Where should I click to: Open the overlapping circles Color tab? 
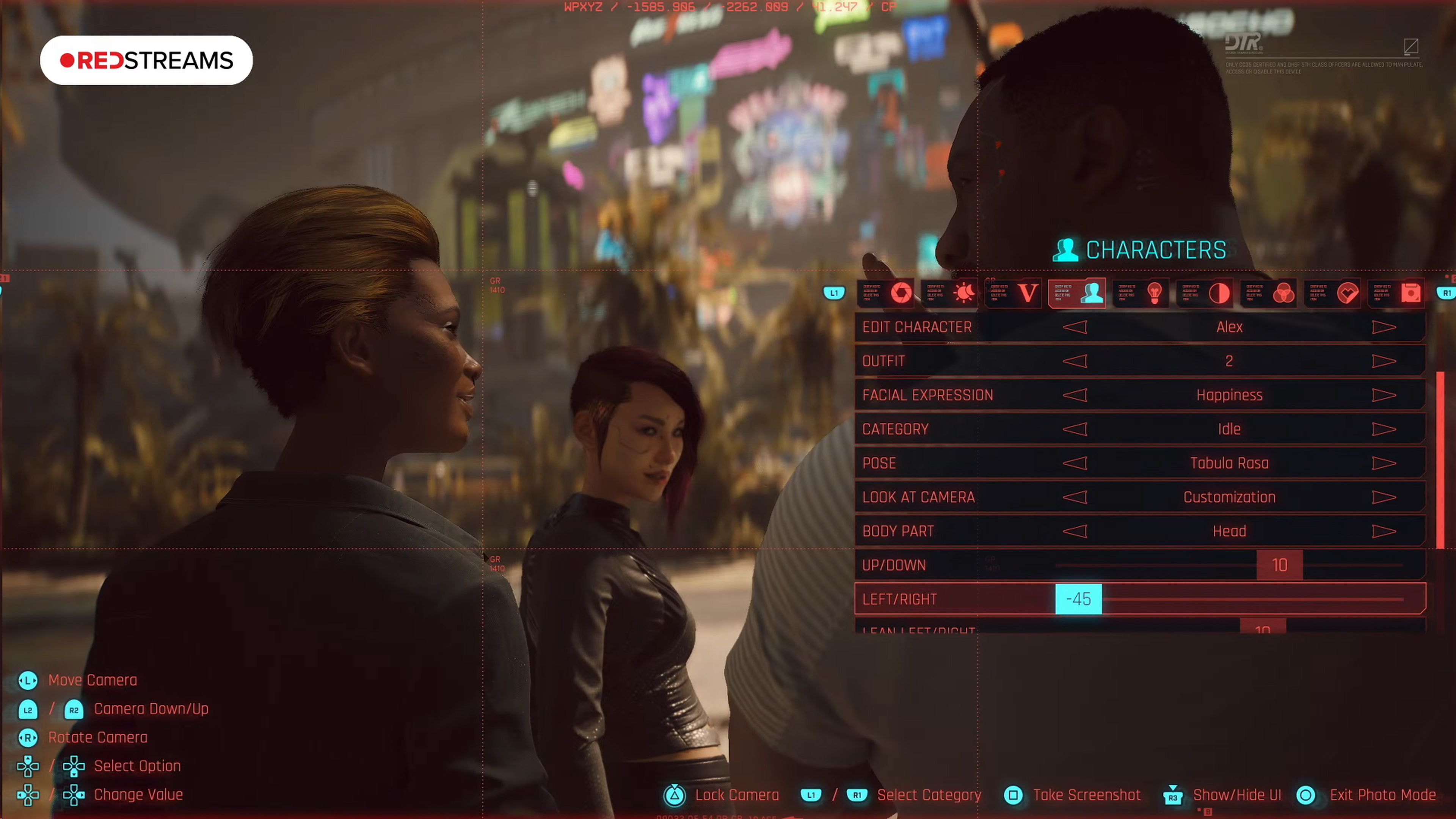(1284, 293)
